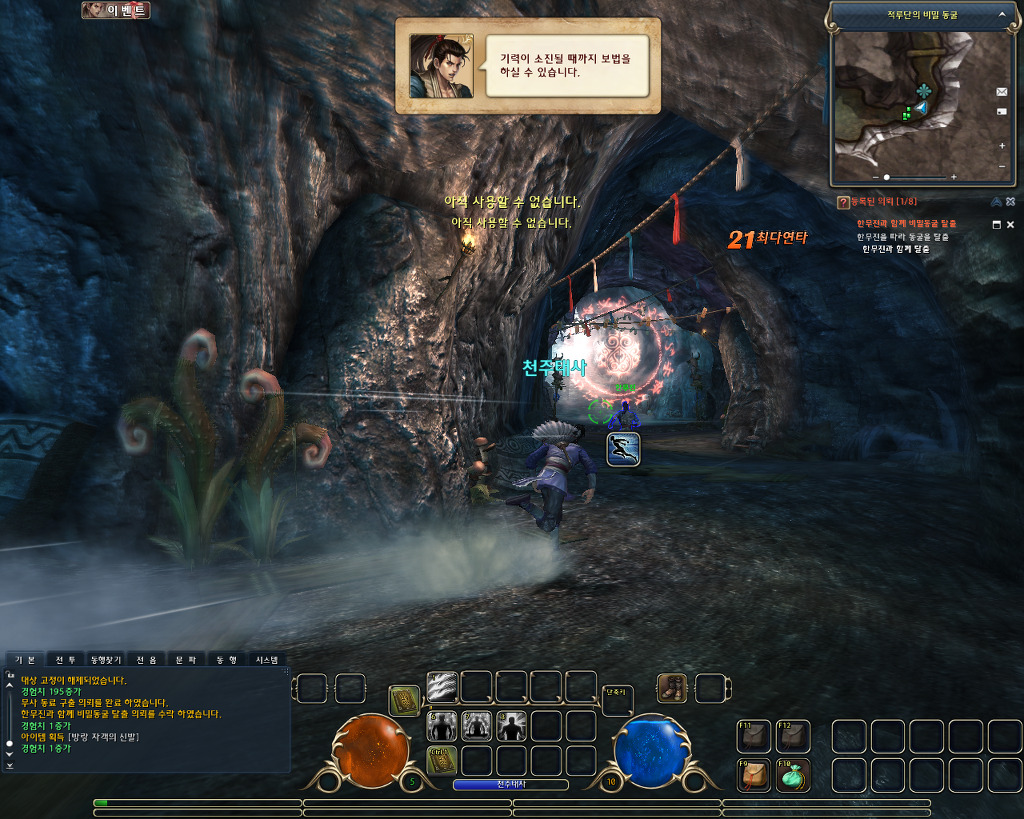The height and width of the screenshot is (819, 1024).
Task: Open the 이벤트 event button
Action: point(116,10)
